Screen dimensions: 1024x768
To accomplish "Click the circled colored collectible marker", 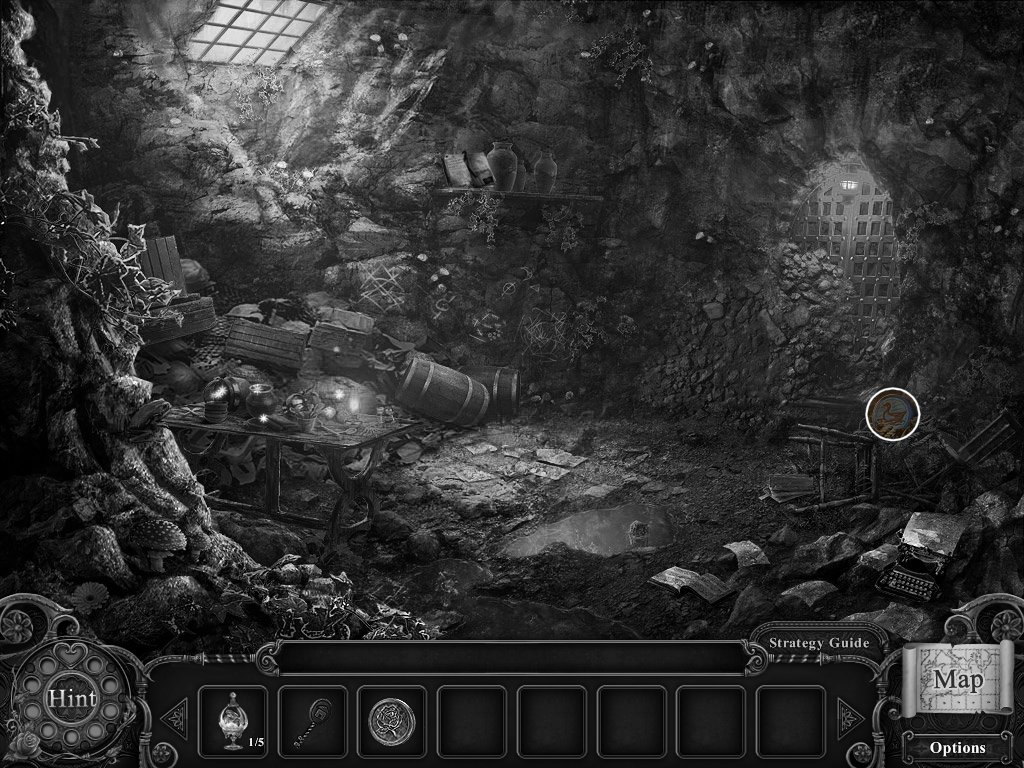I will coord(892,414).
